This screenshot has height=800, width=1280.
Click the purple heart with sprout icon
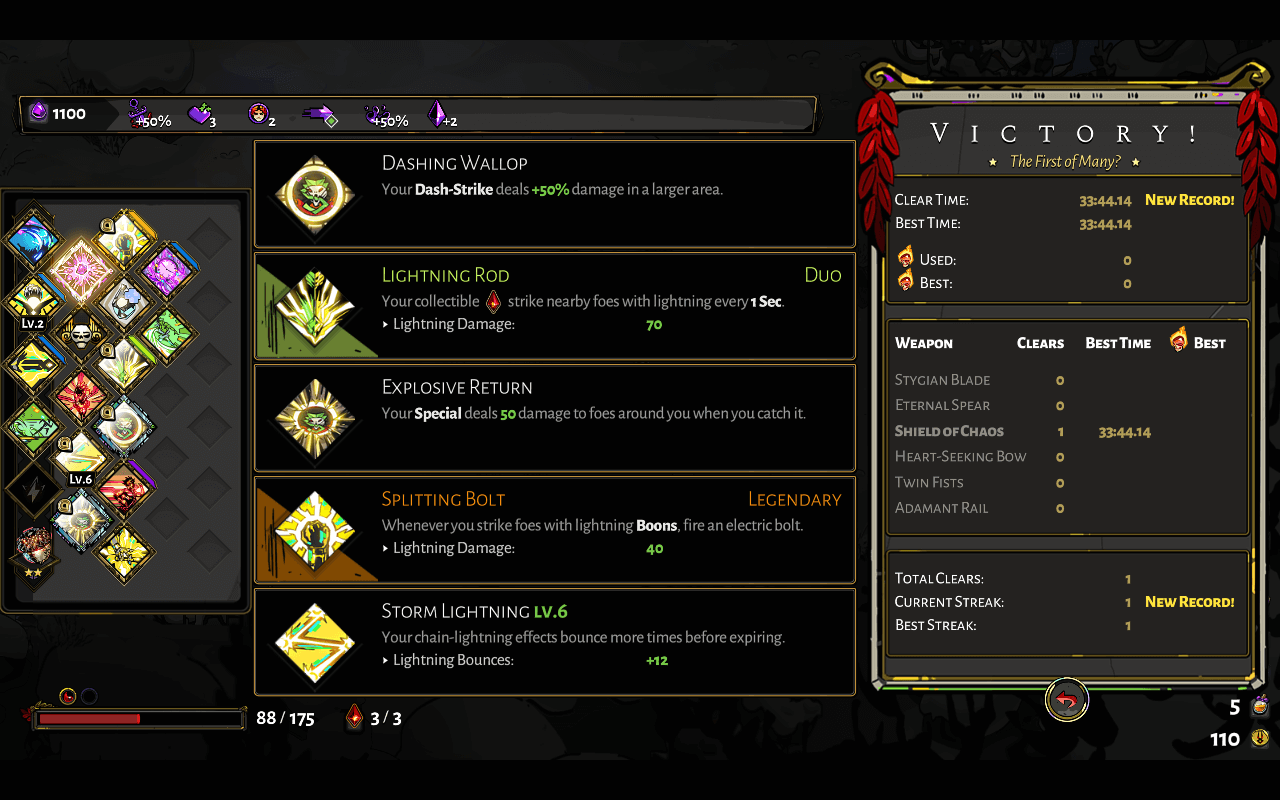pos(201,115)
